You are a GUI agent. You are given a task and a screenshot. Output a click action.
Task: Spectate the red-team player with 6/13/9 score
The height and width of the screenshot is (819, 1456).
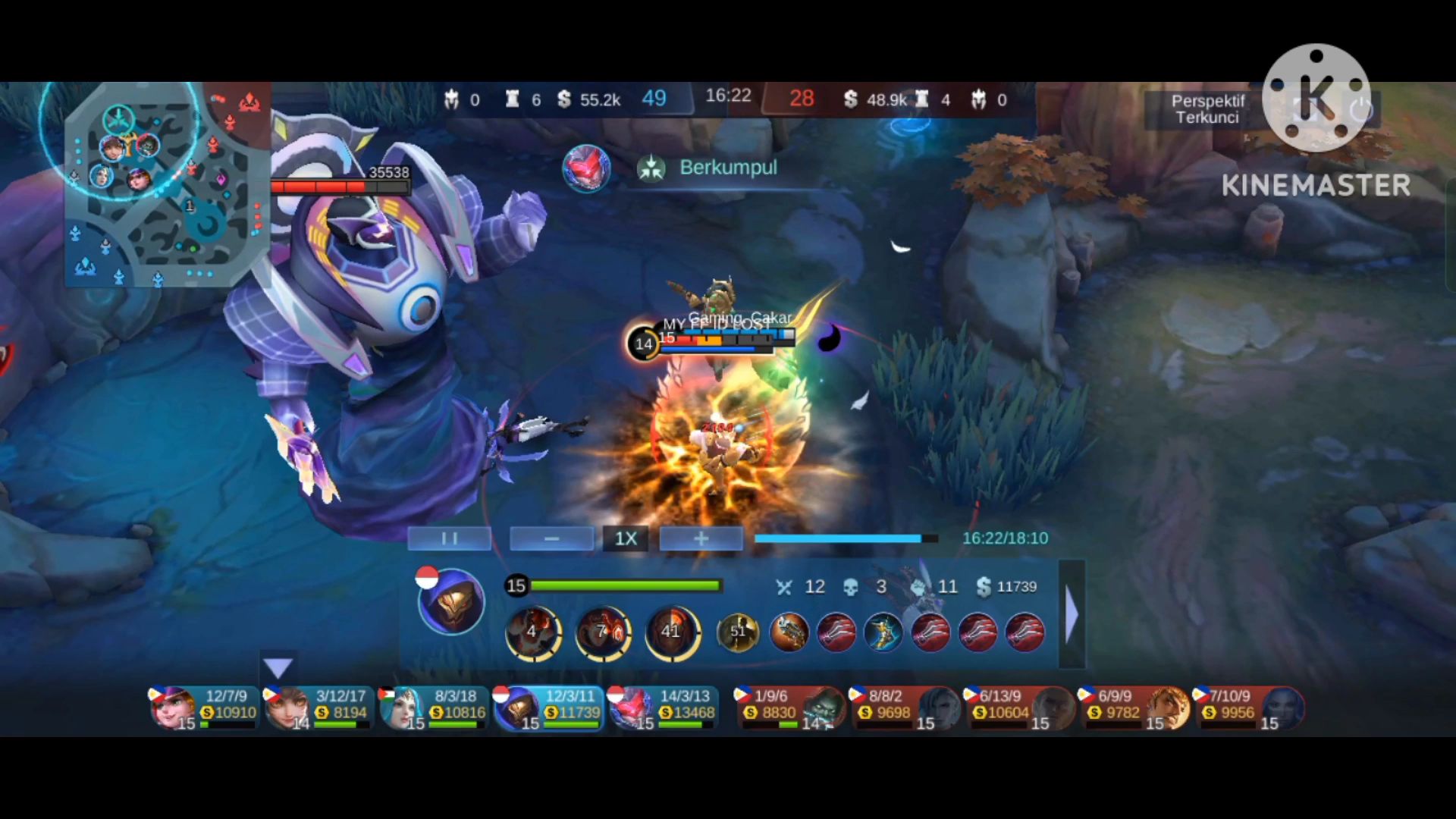point(1019,708)
